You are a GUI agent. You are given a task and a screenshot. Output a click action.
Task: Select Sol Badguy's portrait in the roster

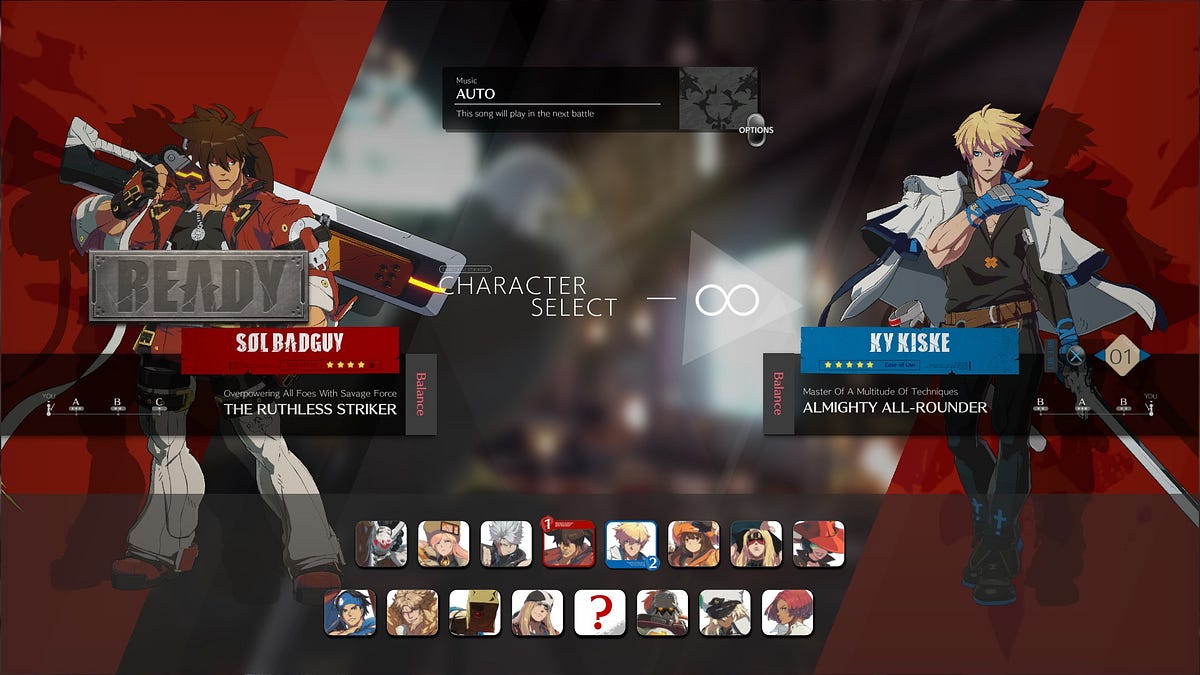(x=568, y=544)
